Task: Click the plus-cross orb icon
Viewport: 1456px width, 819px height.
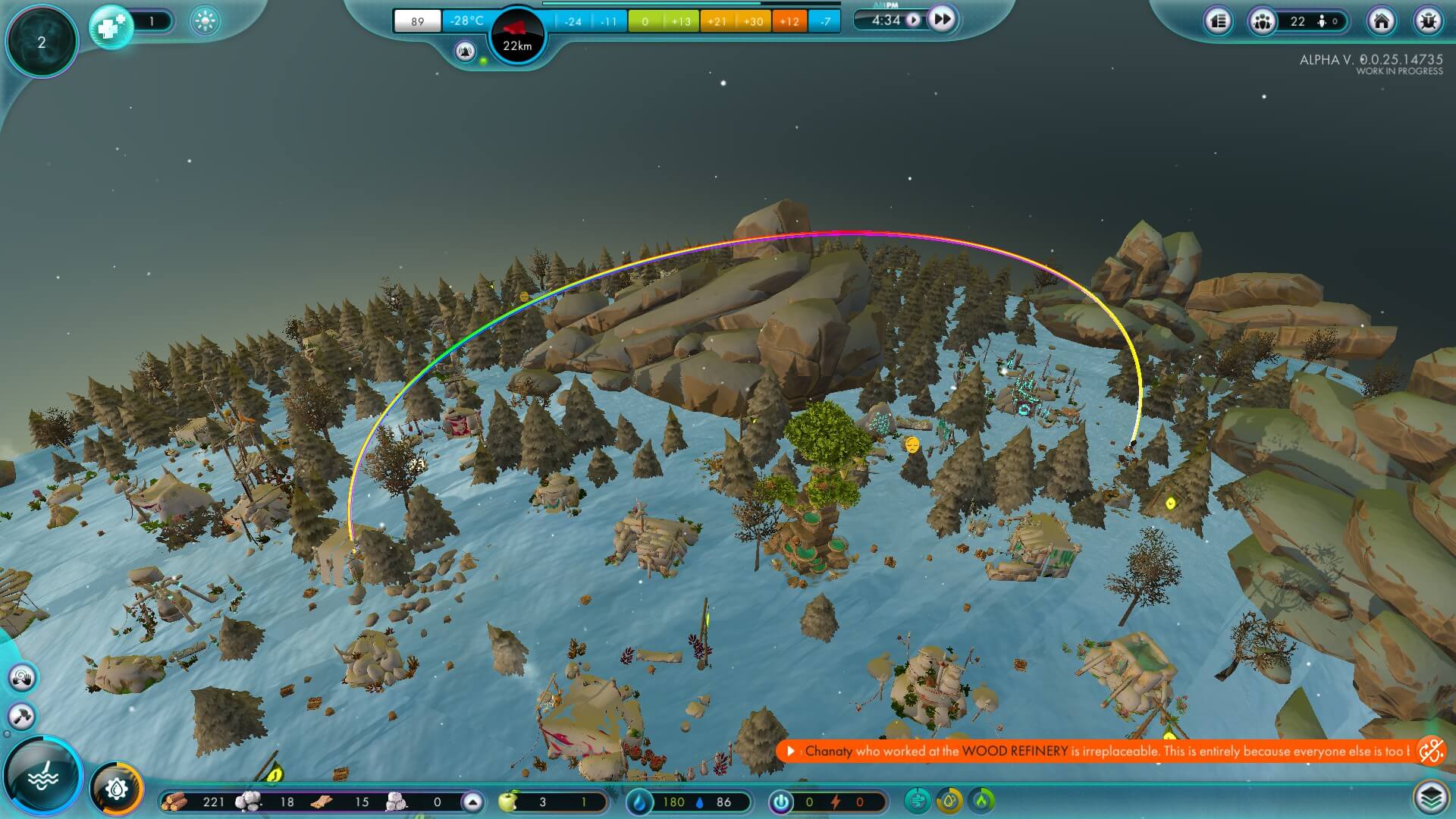Action: pos(111,27)
